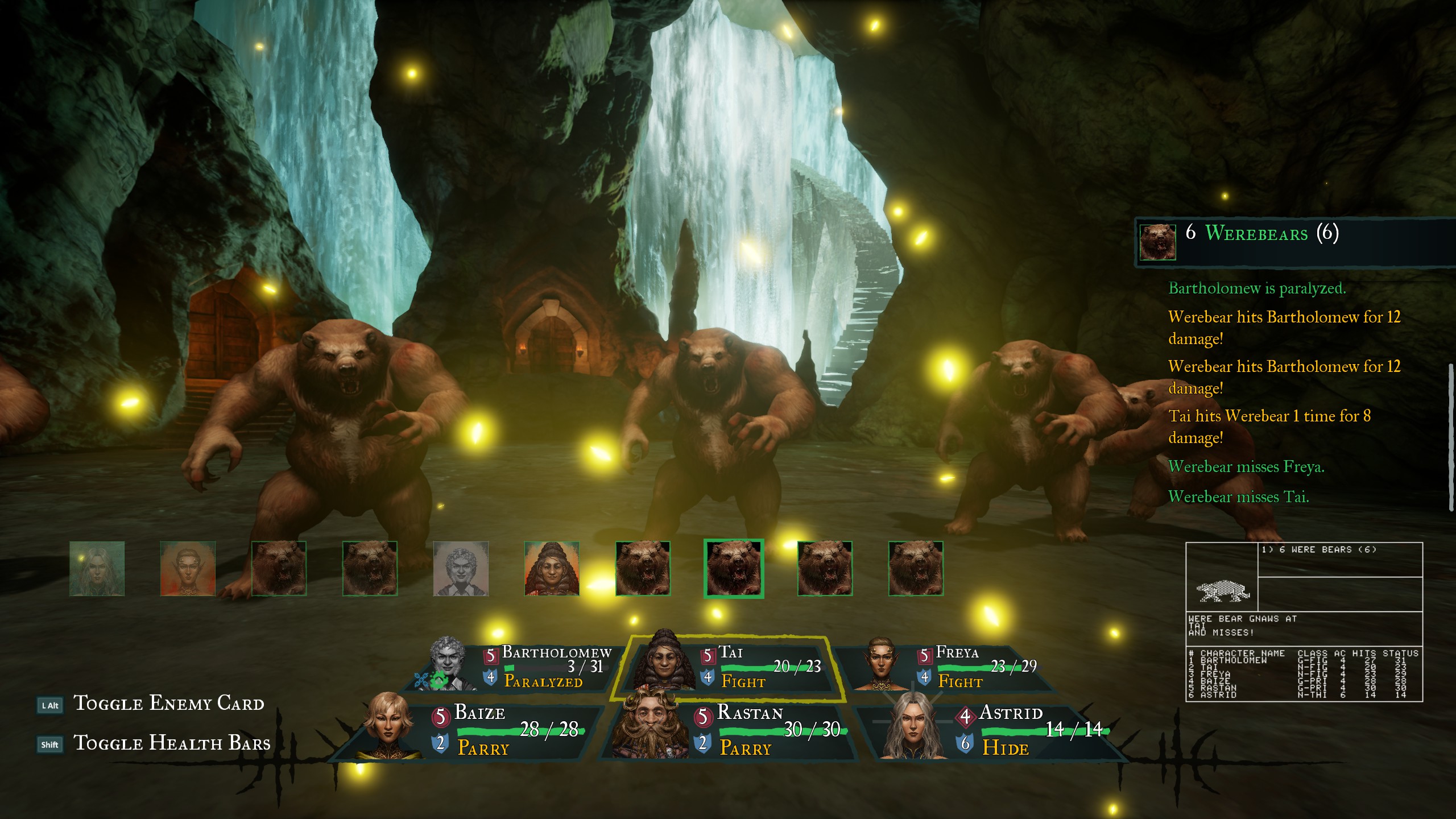Click Freya's portrait in the turn order

188,569
